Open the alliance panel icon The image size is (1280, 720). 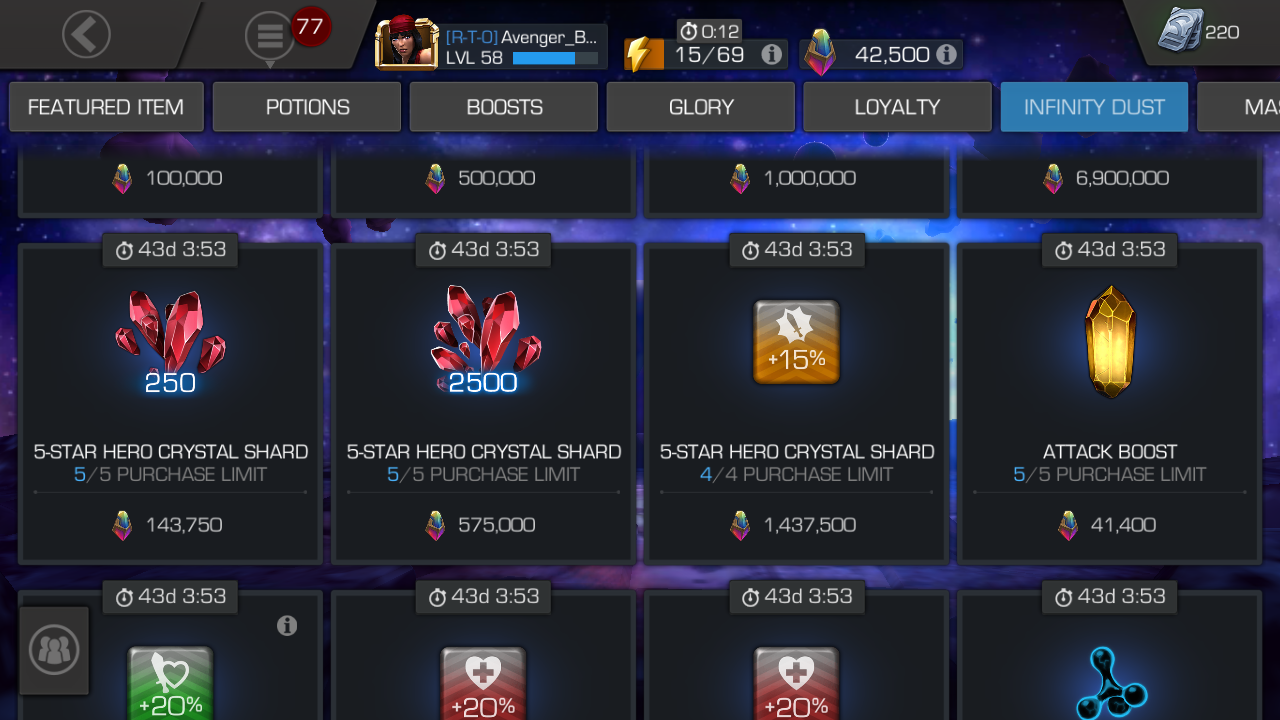[54, 650]
